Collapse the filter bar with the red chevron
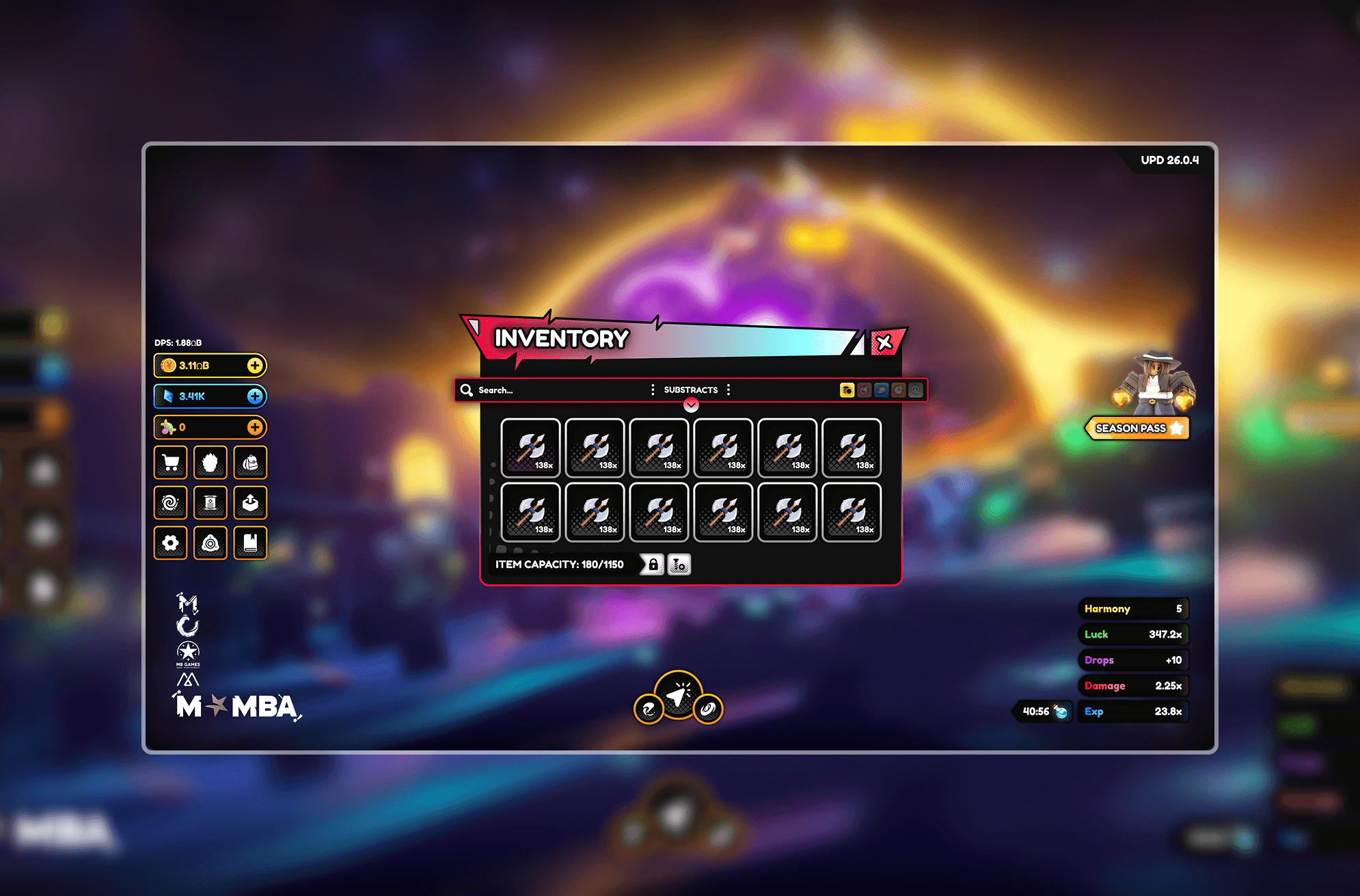This screenshot has width=1360, height=896. pos(690,405)
